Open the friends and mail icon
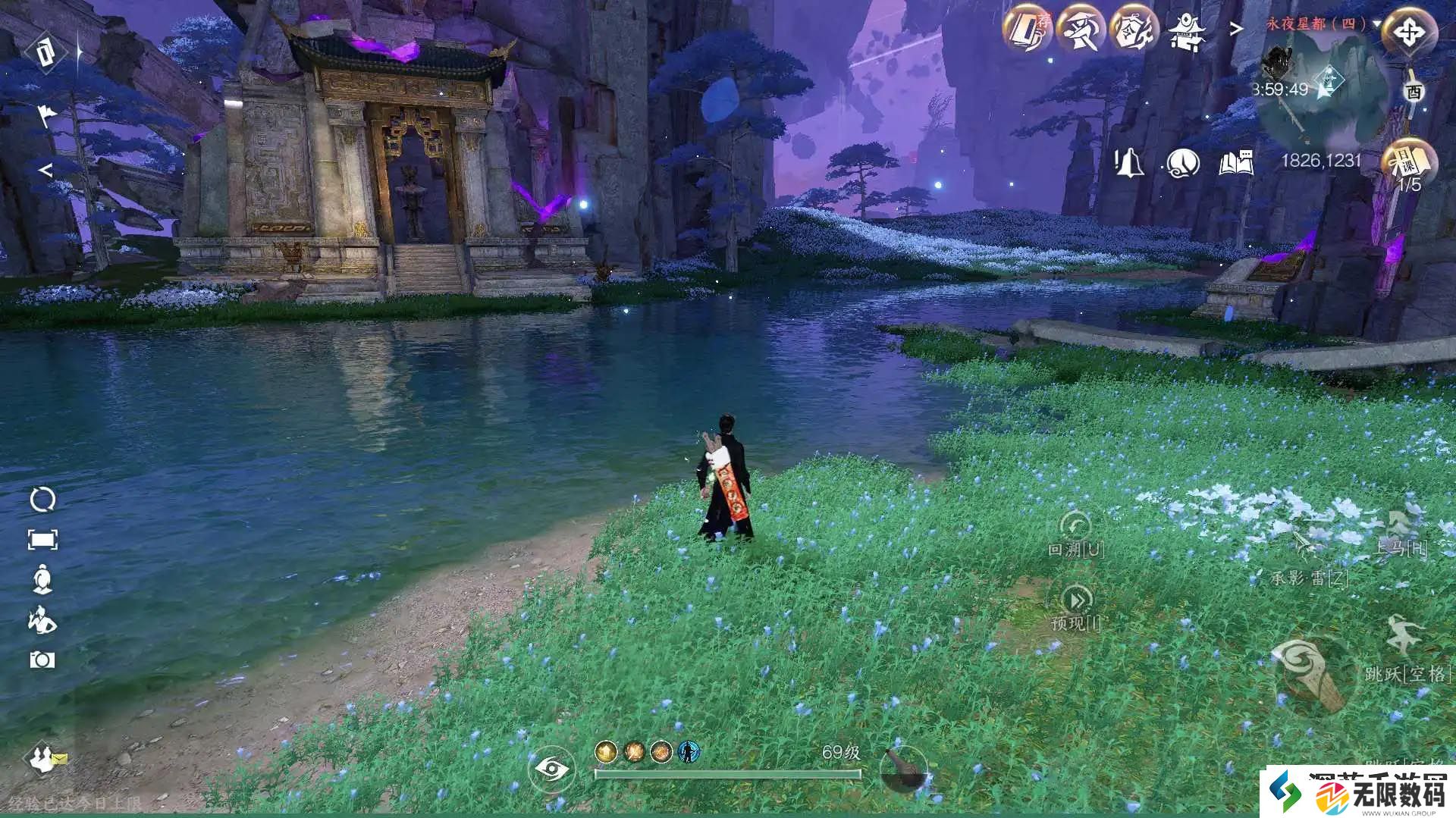This screenshot has height=818, width=1456. pyautogui.click(x=45, y=758)
